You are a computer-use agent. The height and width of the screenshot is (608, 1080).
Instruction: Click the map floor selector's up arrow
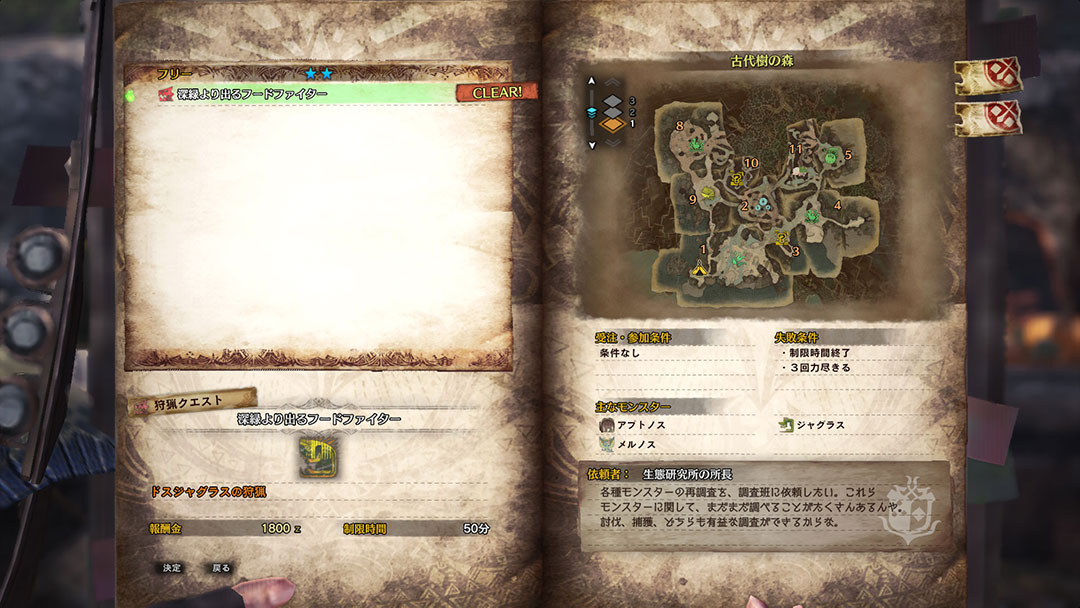point(591,81)
